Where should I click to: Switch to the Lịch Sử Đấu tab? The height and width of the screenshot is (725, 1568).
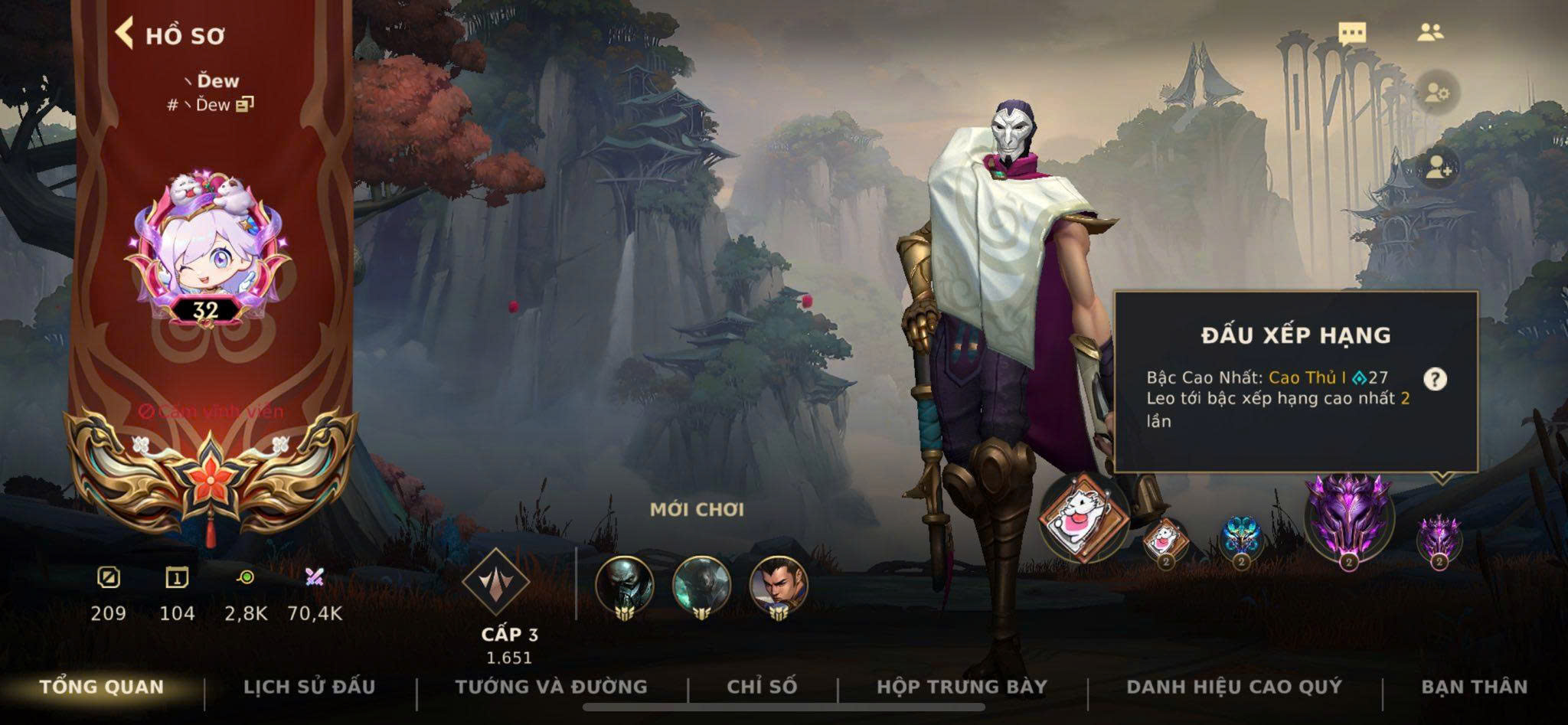tap(309, 687)
